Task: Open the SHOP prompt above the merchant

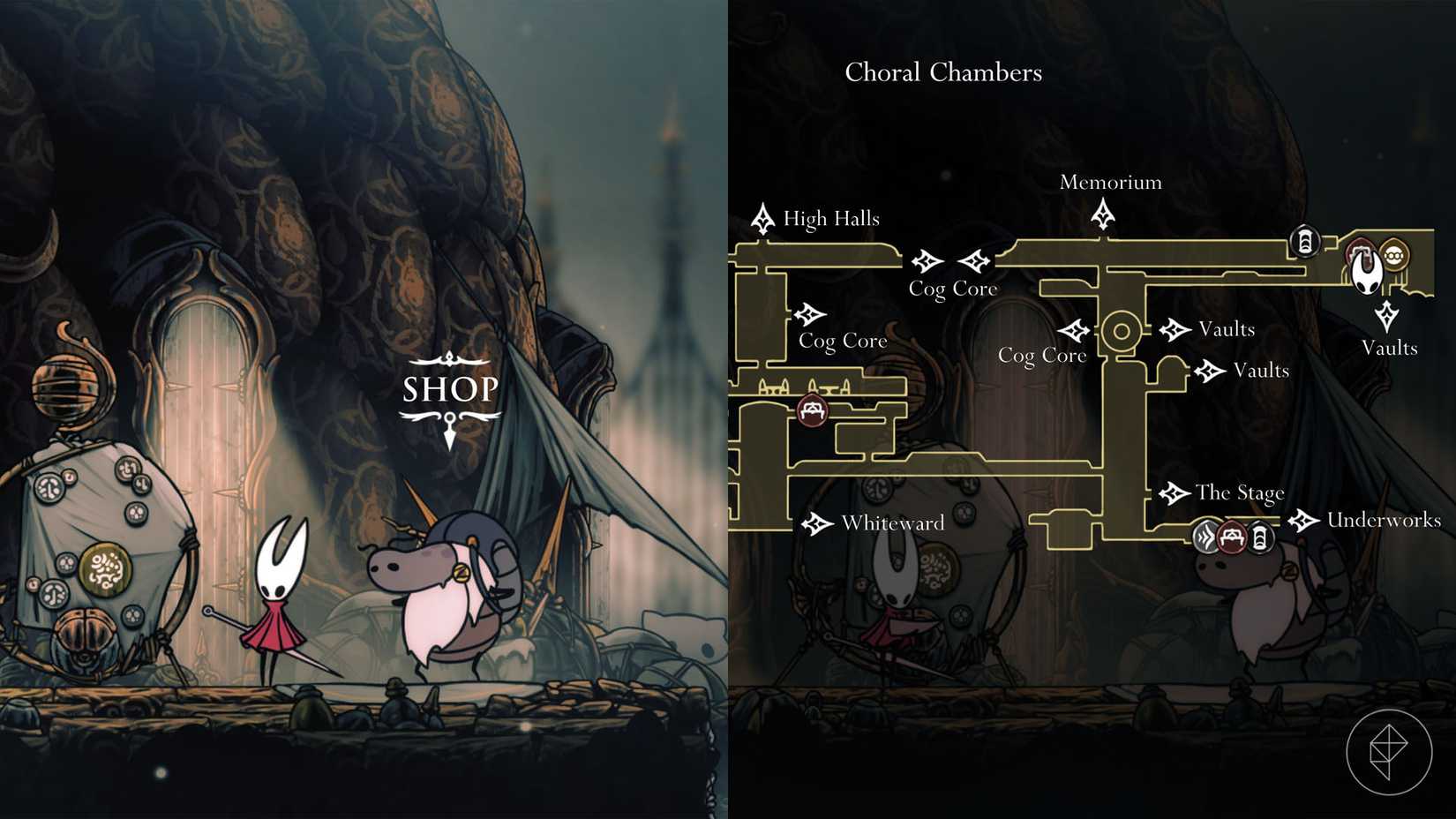Action: 450,388
